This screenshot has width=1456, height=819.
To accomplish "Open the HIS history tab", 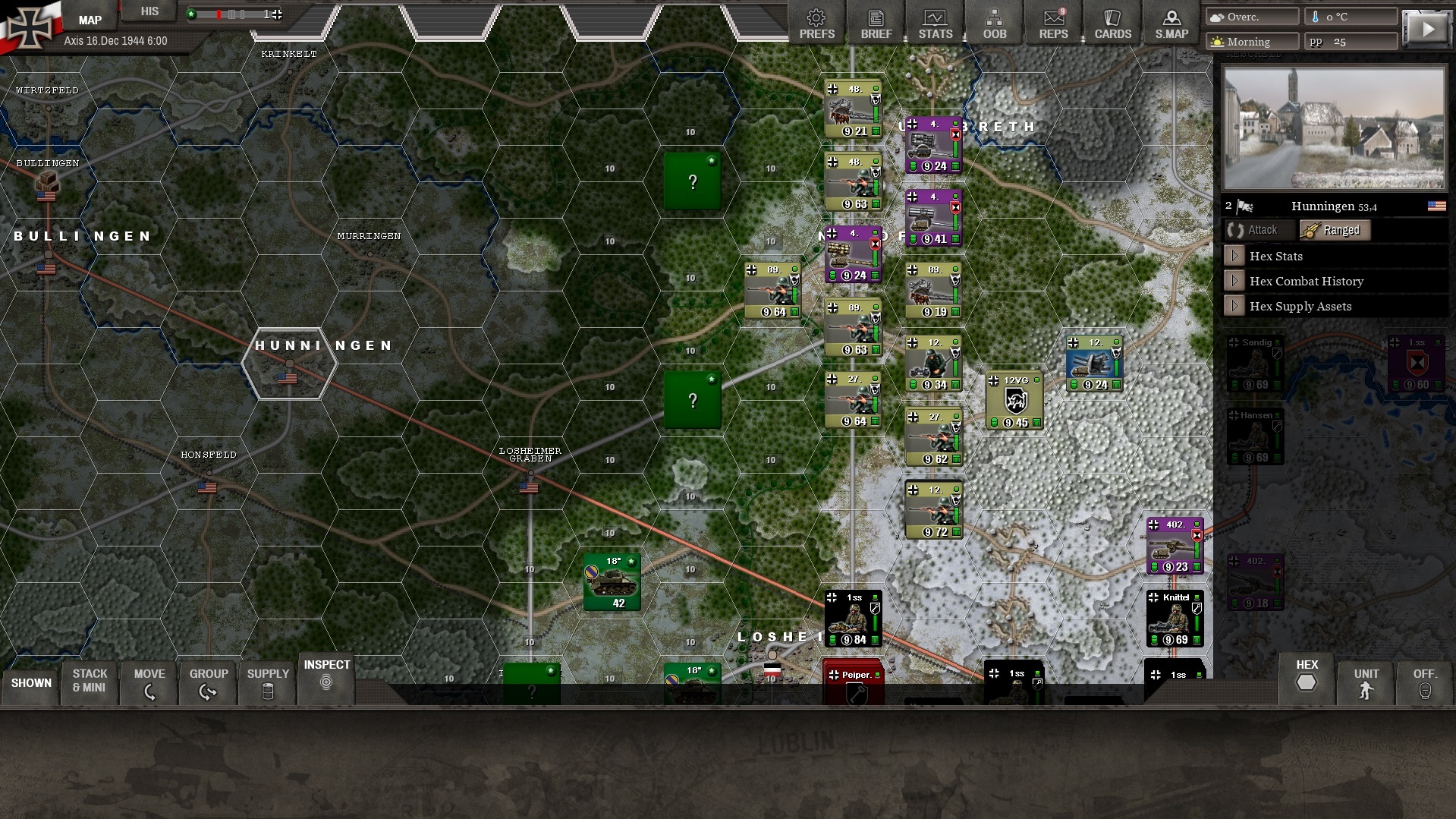I will point(149,11).
